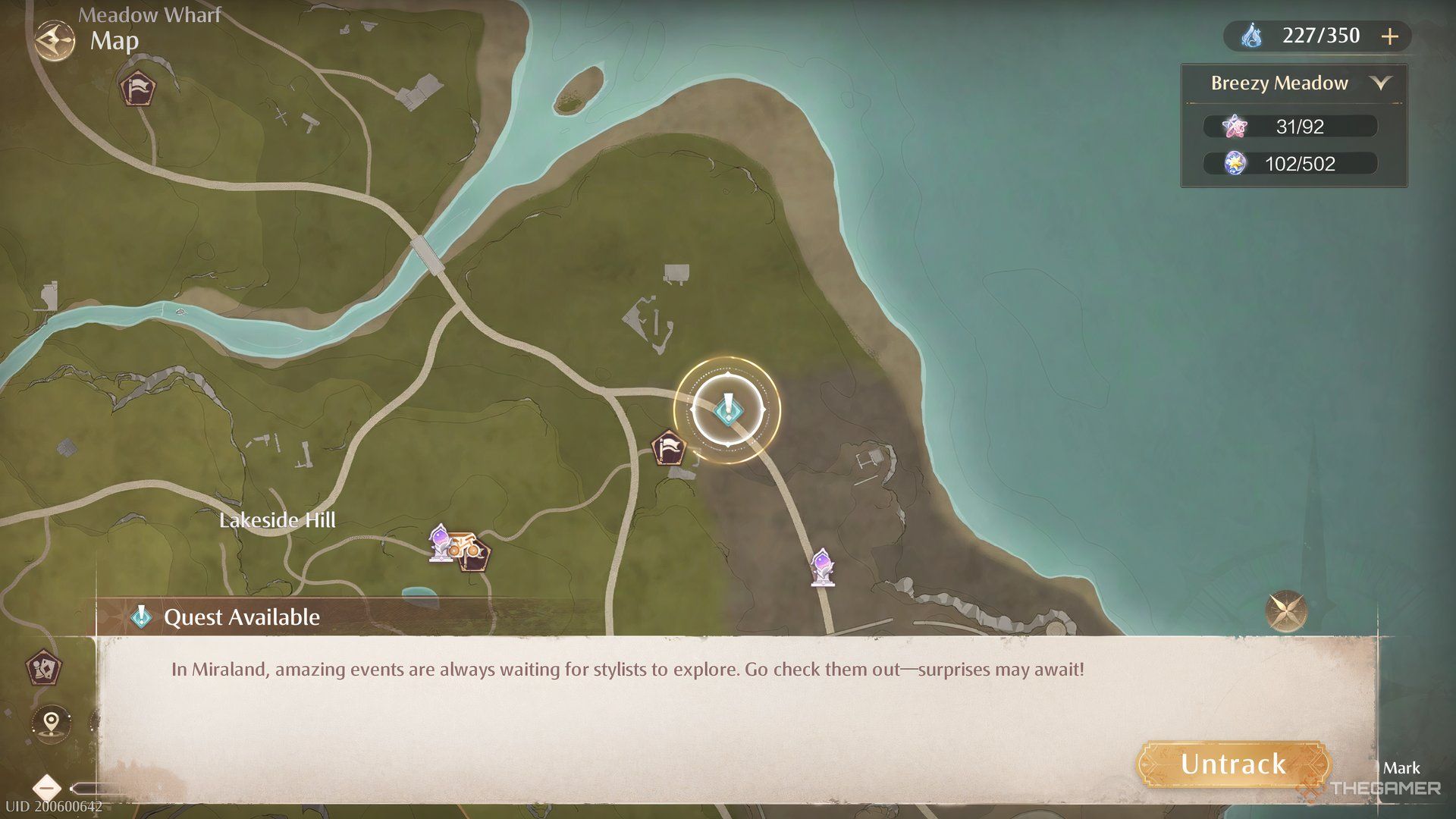Image resolution: width=1456 pixels, height=819 pixels.
Task: Select the Quest Available header tab
Action: point(227,617)
